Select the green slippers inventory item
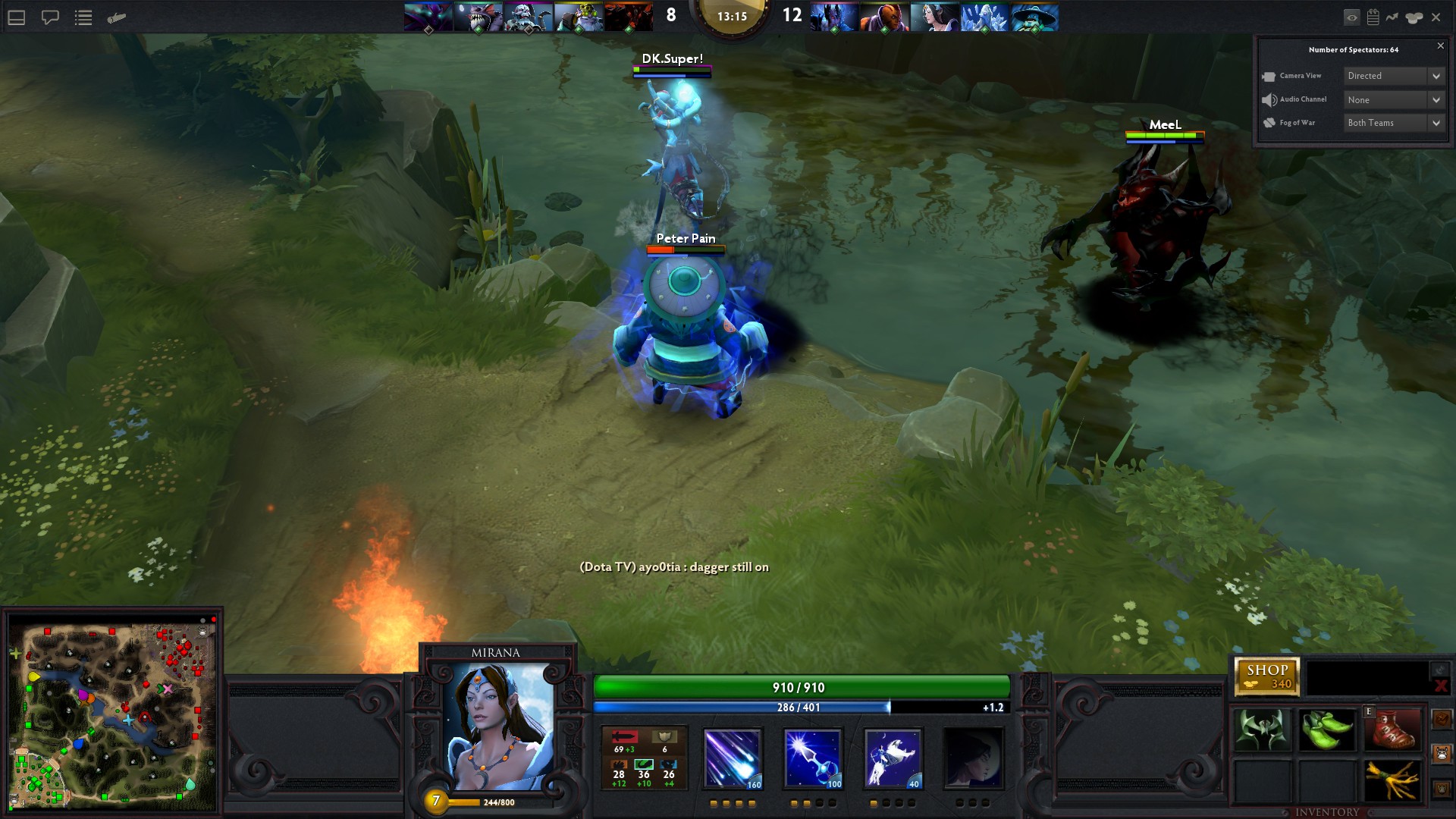 point(1327,730)
